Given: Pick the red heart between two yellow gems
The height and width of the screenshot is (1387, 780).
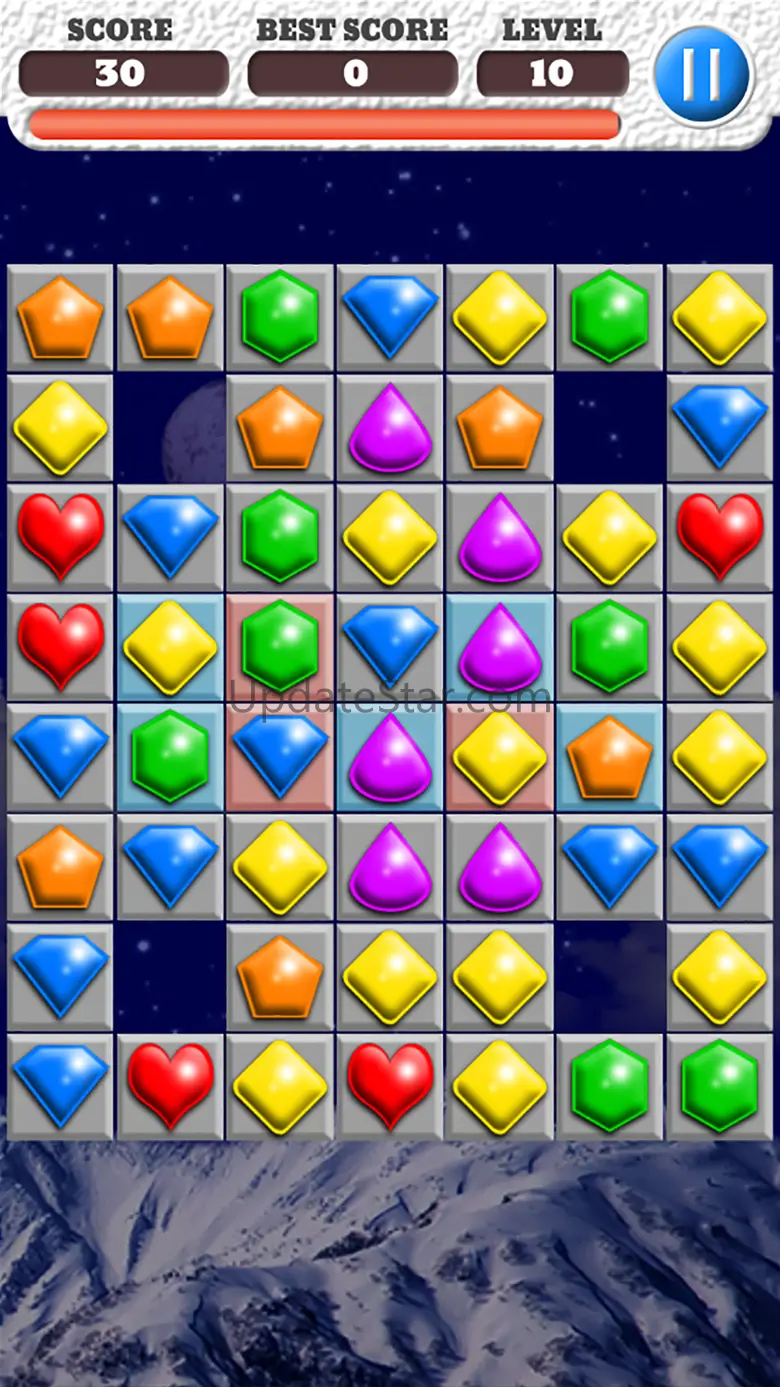Looking at the screenshot, I should [390, 1087].
